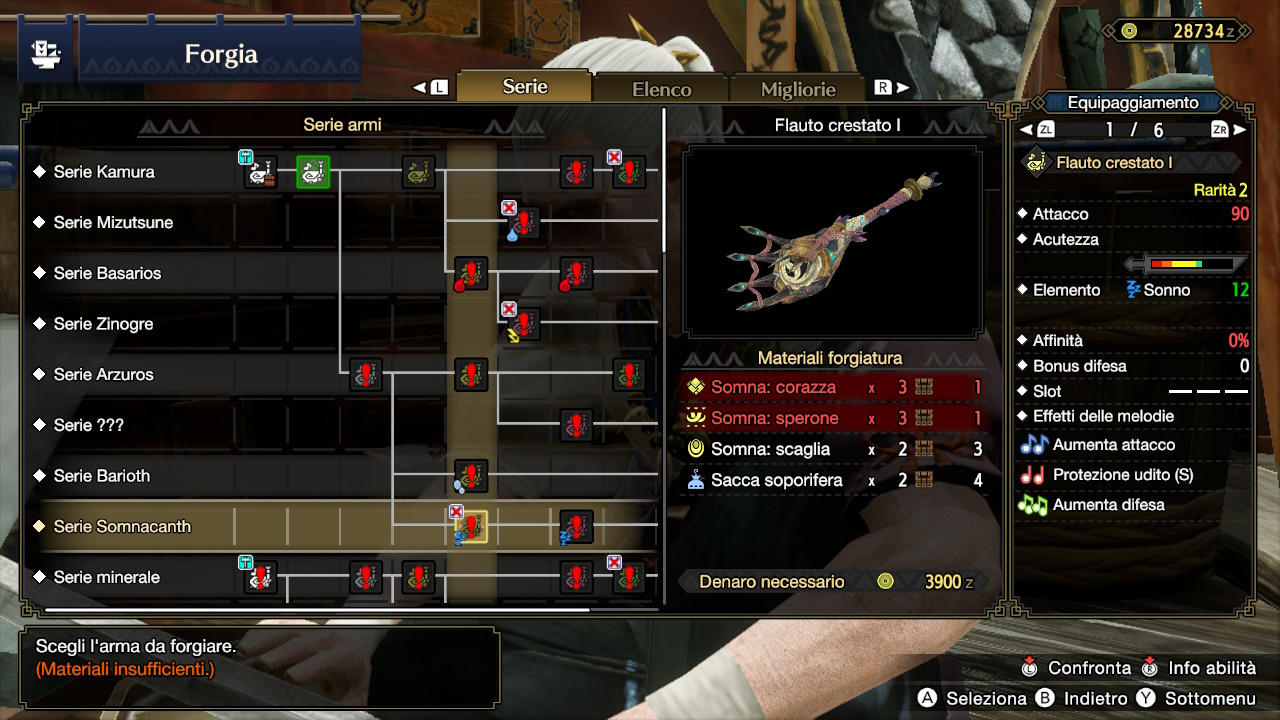Switch to the Elenco tab

point(660,88)
